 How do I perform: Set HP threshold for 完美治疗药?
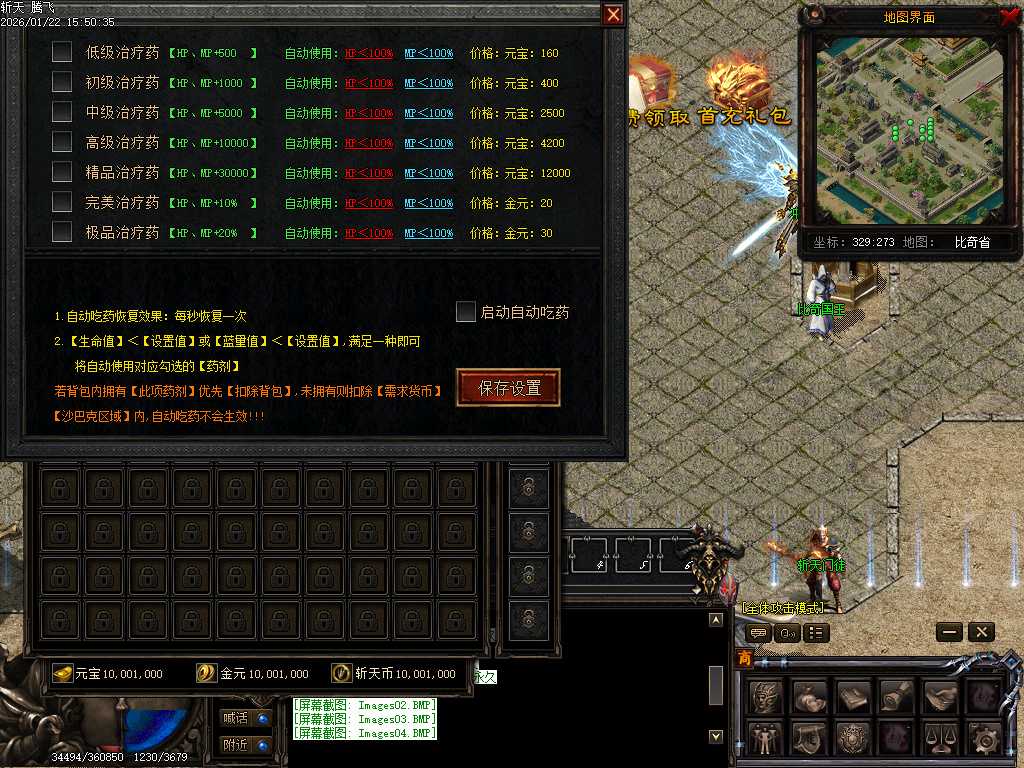(x=369, y=203)
